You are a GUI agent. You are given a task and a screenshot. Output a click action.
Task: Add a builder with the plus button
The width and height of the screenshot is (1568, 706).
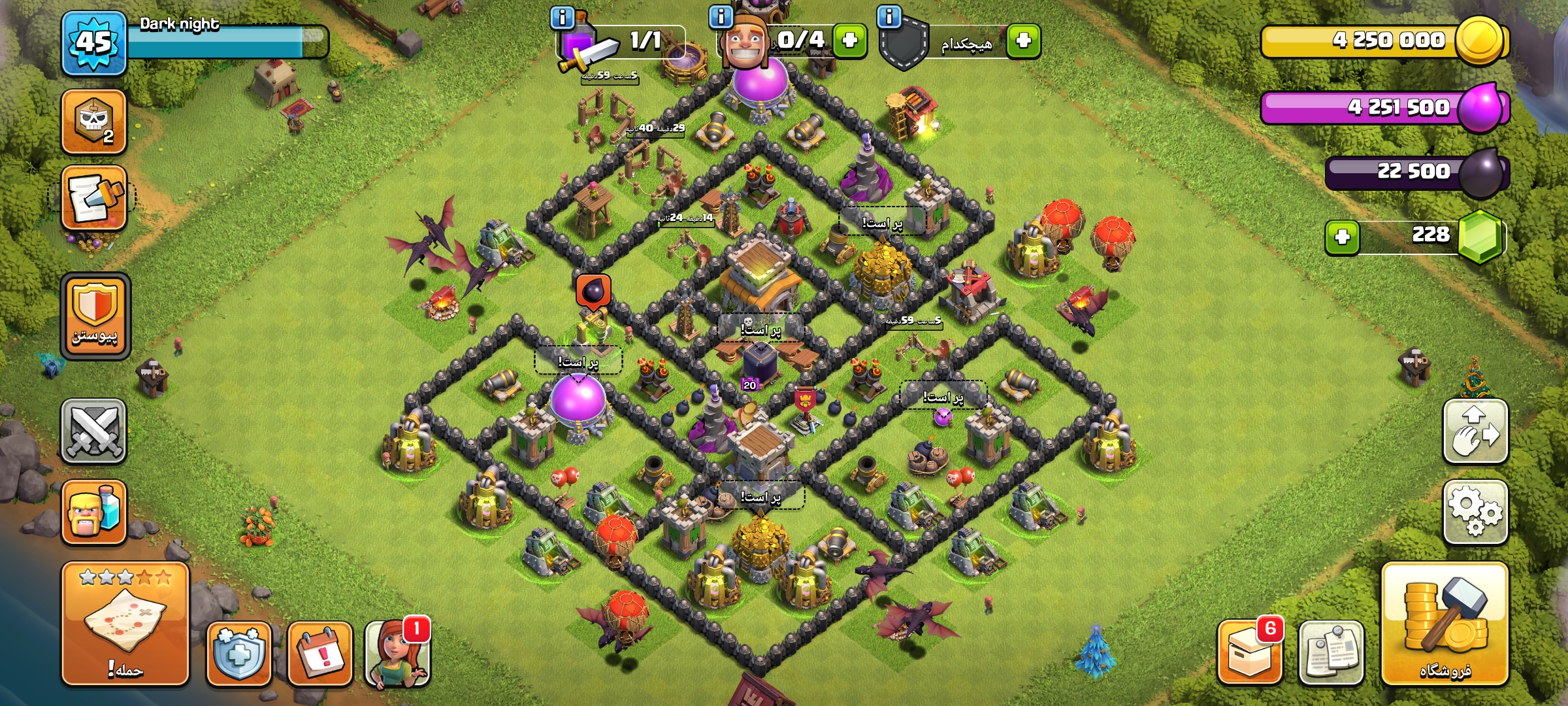tap(849, 41)
